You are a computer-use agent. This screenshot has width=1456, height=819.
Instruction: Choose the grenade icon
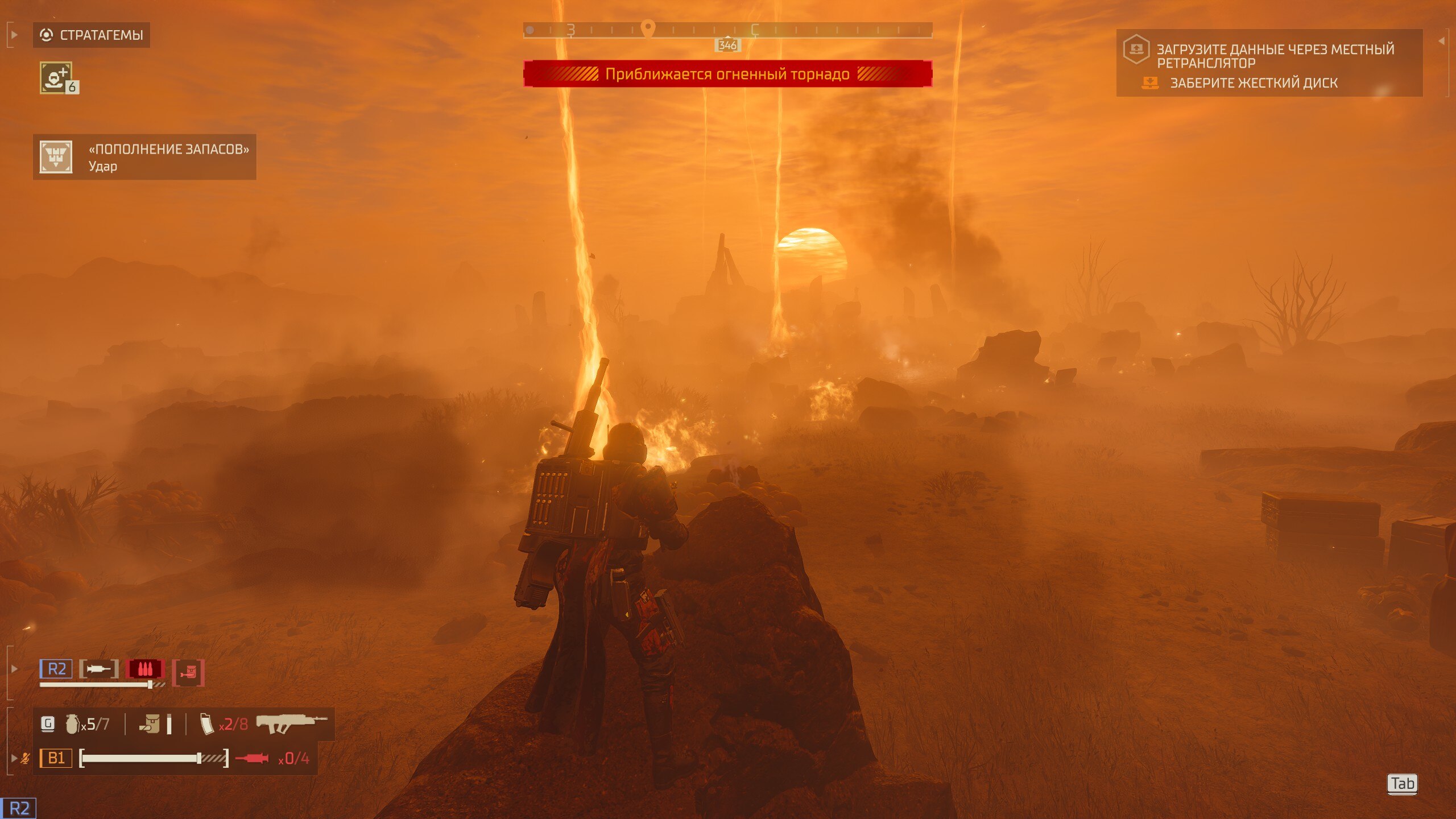(72, 724)
